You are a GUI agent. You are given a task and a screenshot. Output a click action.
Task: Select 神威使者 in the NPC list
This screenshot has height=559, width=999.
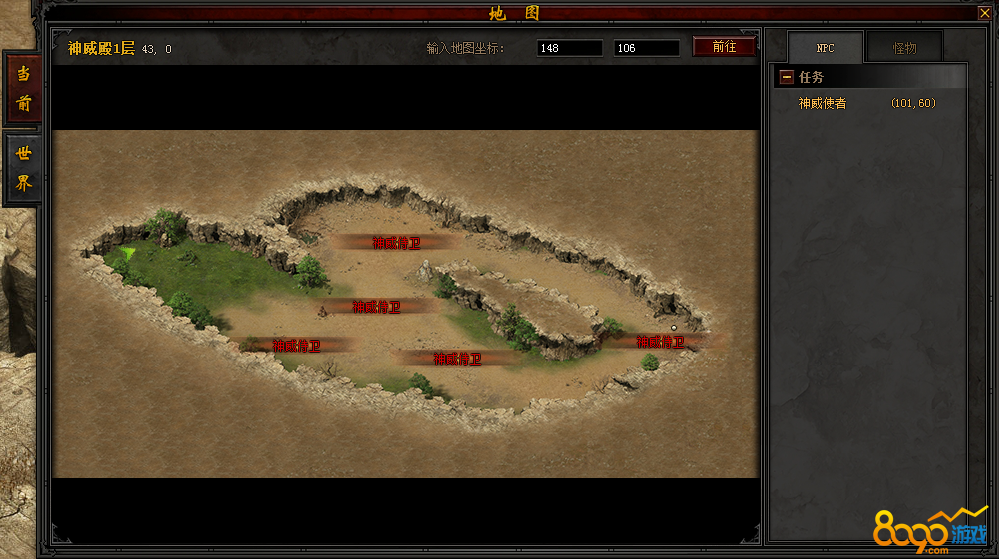823,103
